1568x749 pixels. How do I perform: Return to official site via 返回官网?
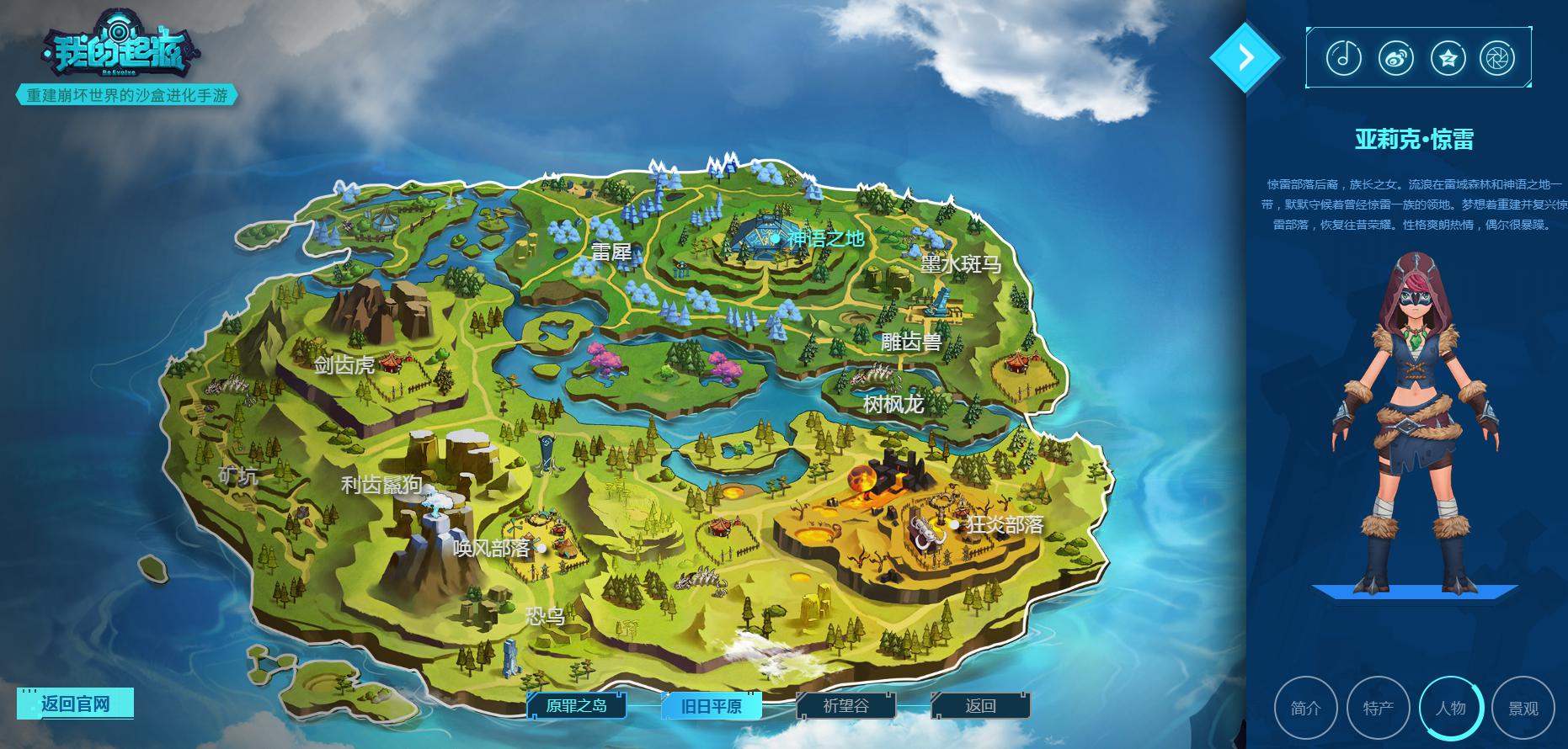pos(75,704)
